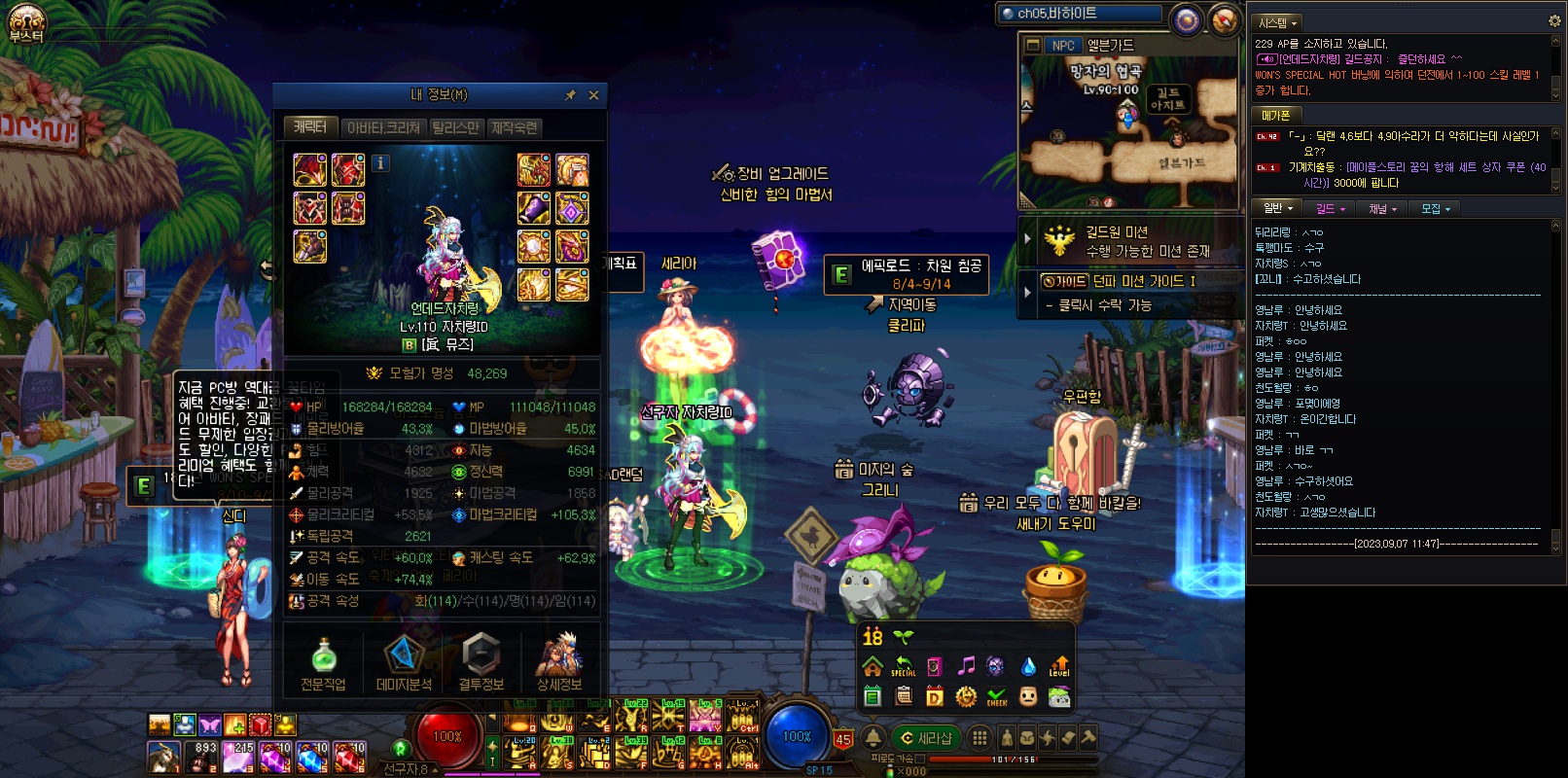The width and height of the screenshot is (1568, 778).
Task: Click the blue info icon beside equipment
Action: (381, 163)
